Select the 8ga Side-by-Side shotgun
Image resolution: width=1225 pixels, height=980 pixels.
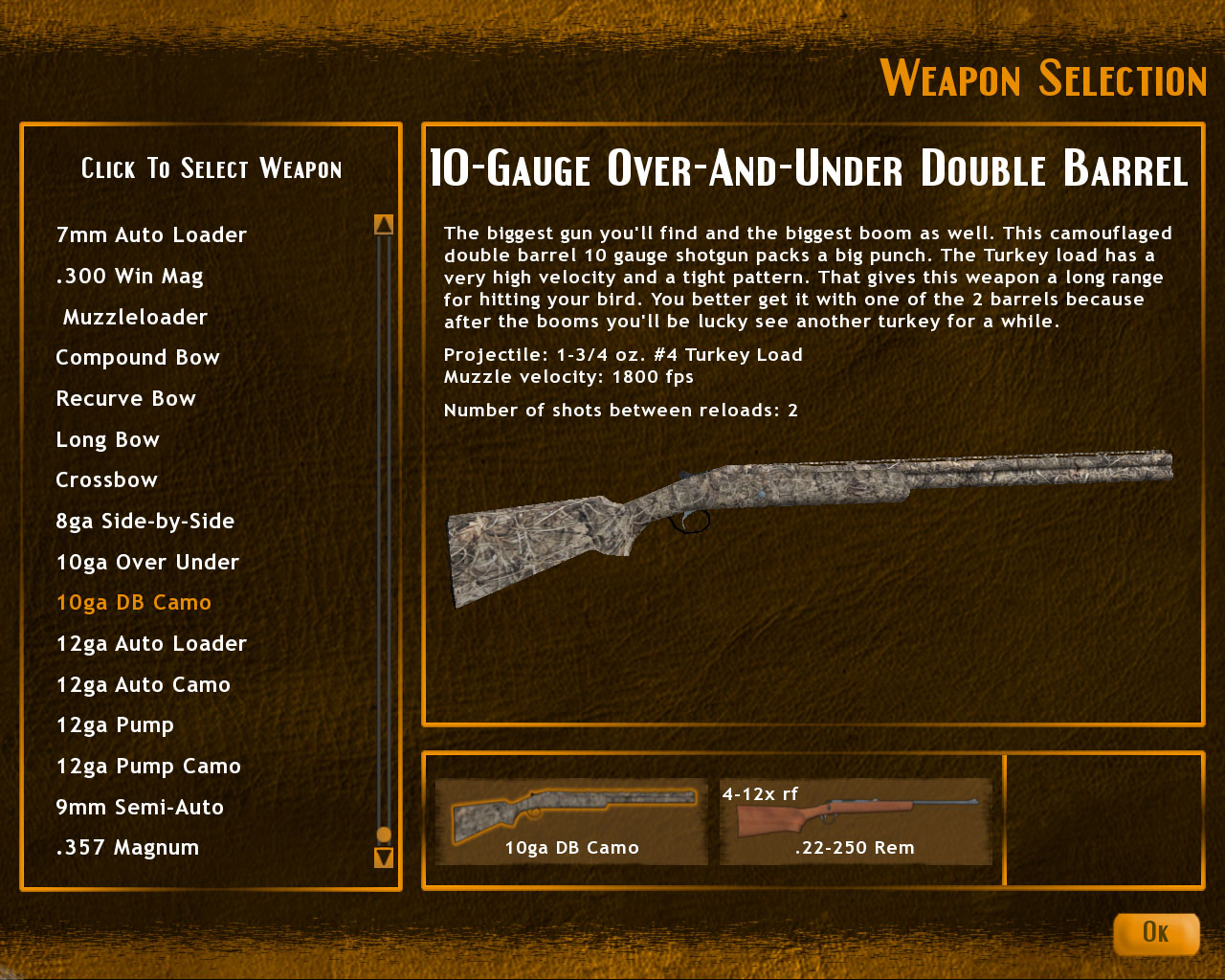point(145,521)
